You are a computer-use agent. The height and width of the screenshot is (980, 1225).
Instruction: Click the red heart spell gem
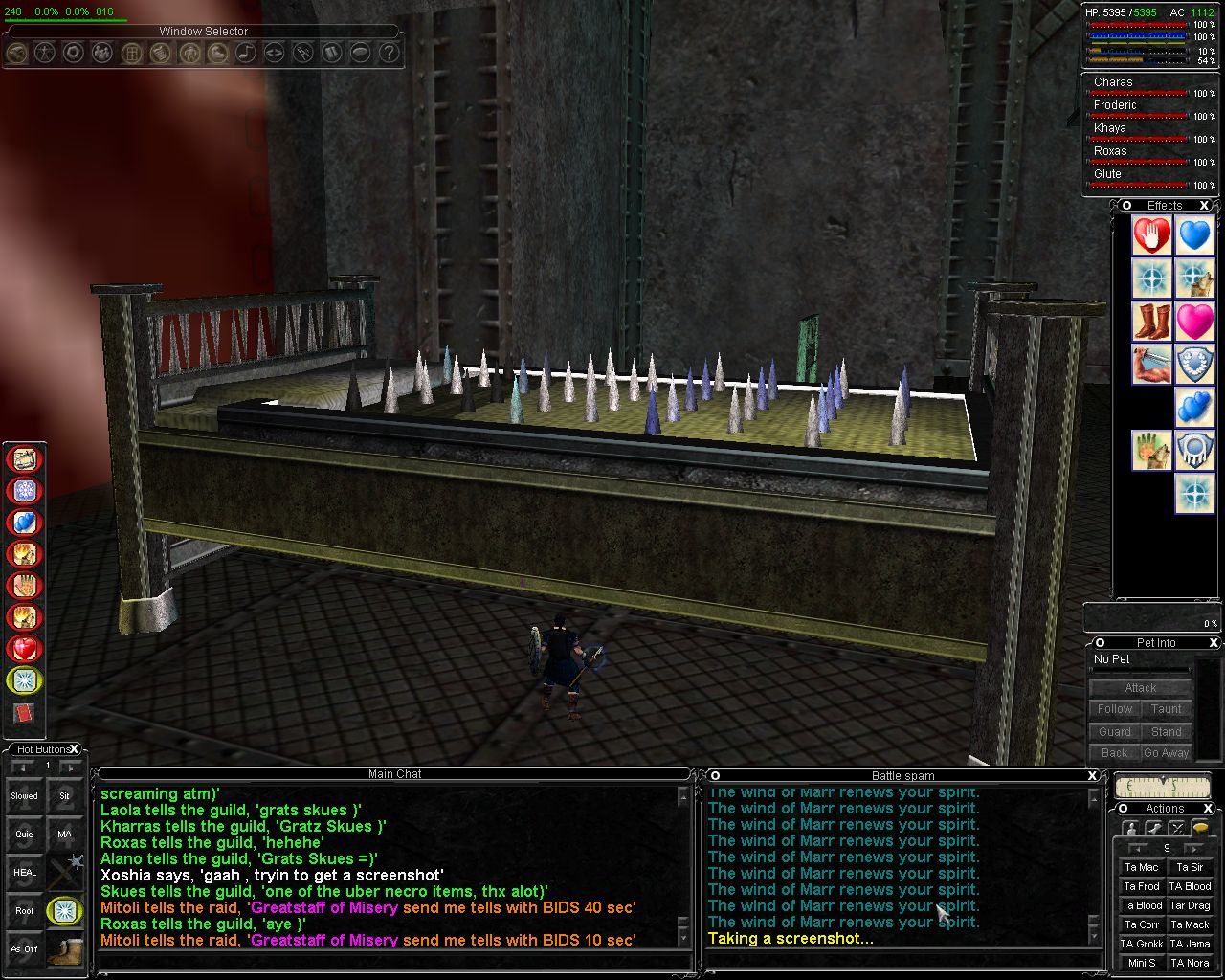25,649
